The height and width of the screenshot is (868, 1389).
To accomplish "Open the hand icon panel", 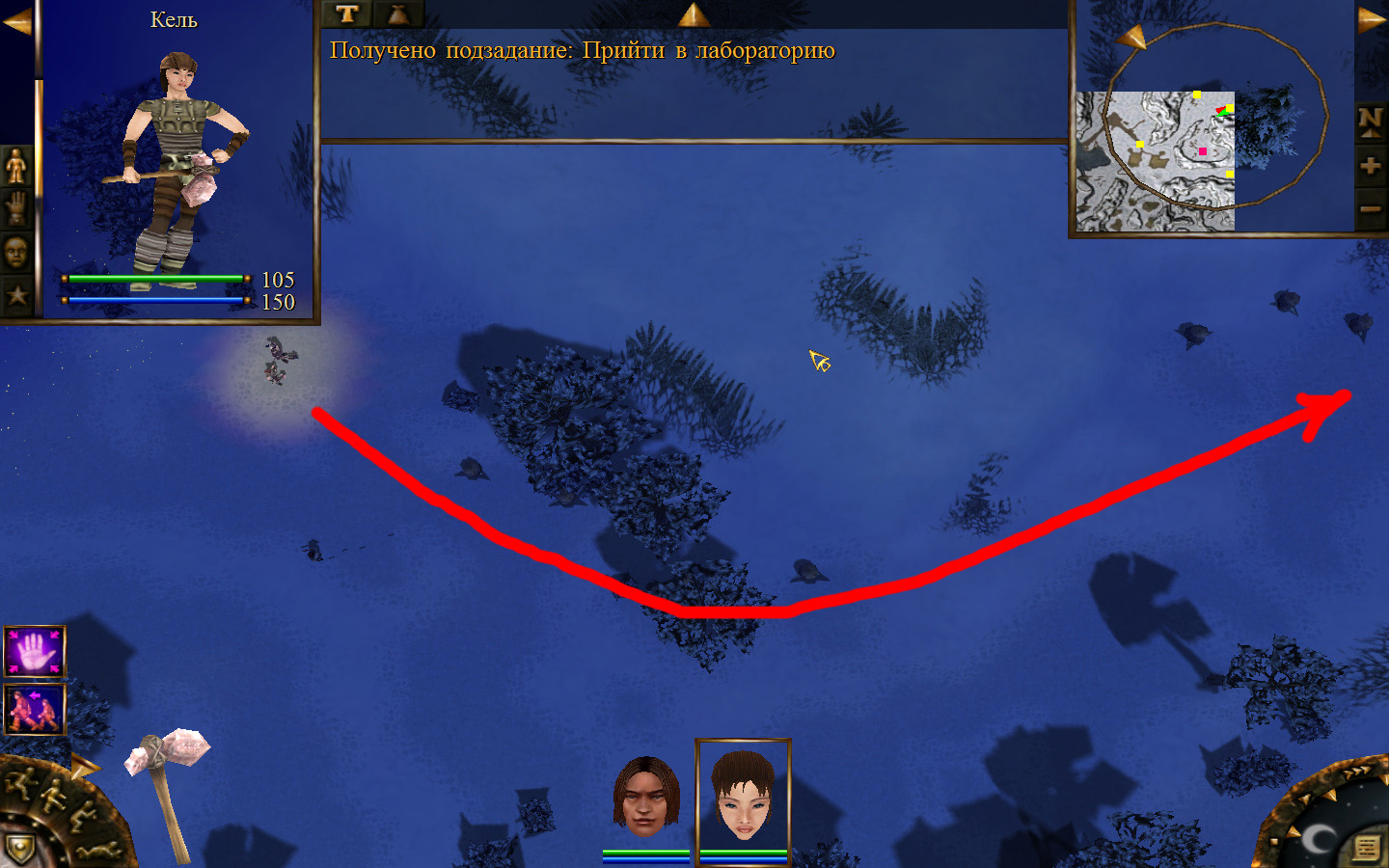I will coord(16,210).
